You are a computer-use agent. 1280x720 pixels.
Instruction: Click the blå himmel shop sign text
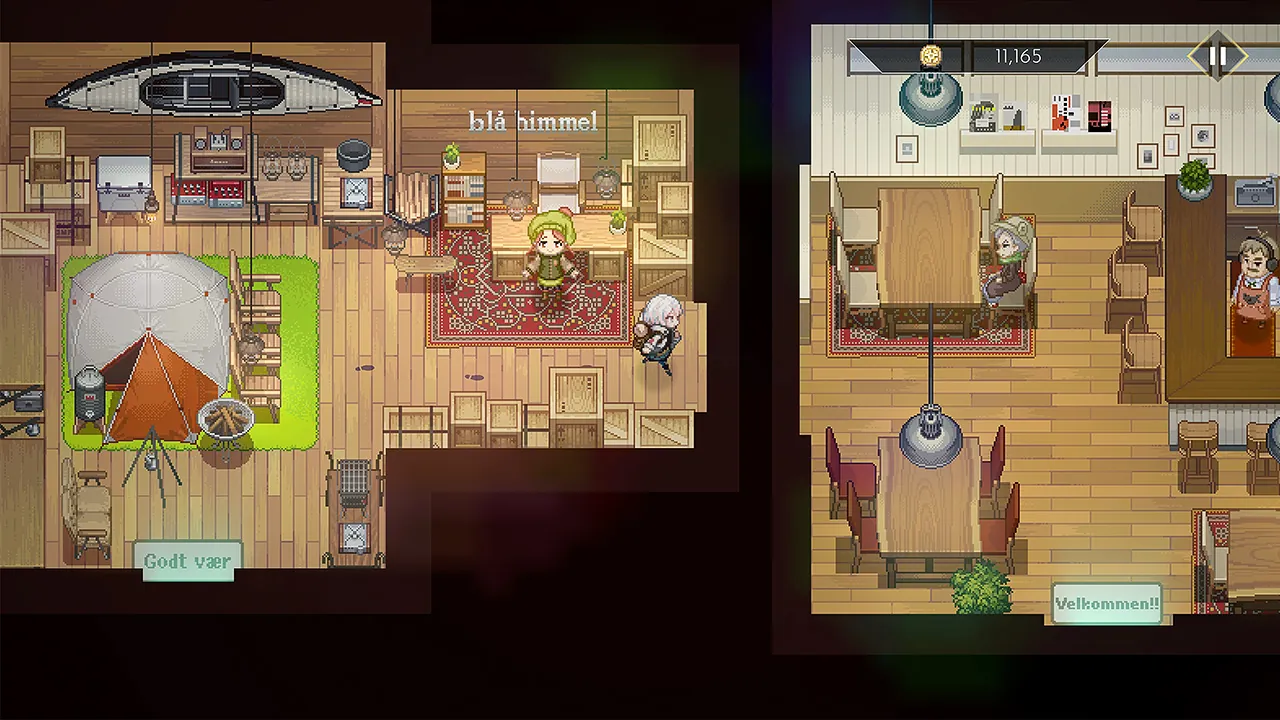click(x=533, y=120)
